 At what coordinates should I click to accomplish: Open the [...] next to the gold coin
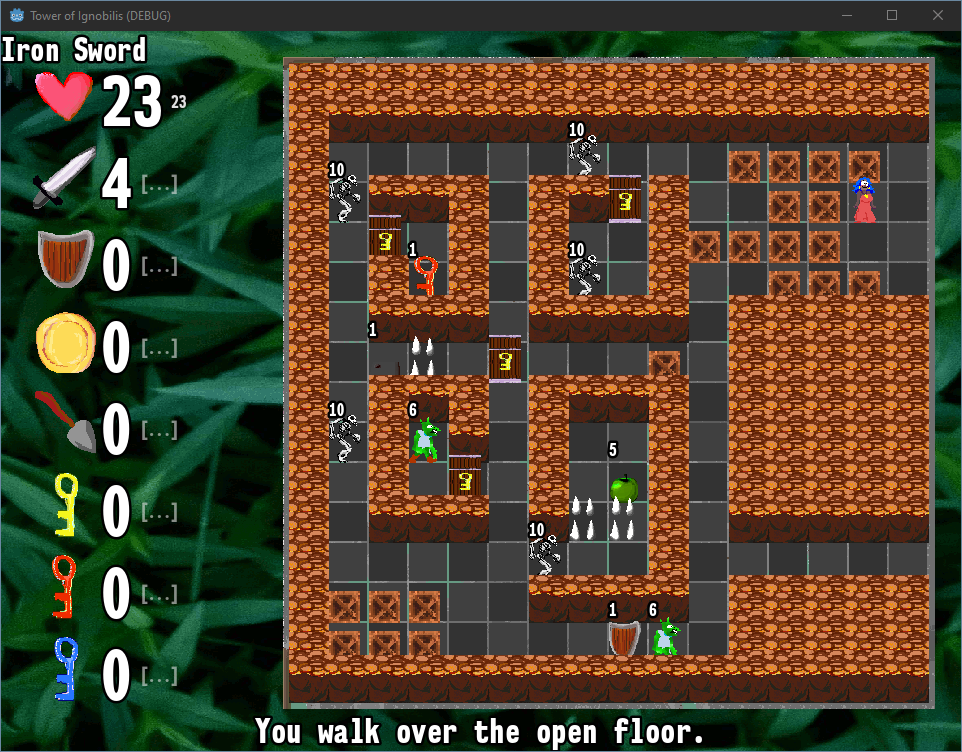click(159, 348)
